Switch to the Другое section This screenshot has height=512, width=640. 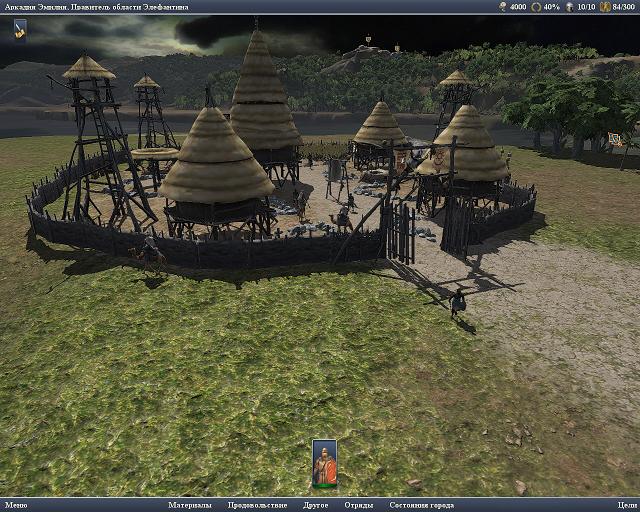(x=316, y=505)
